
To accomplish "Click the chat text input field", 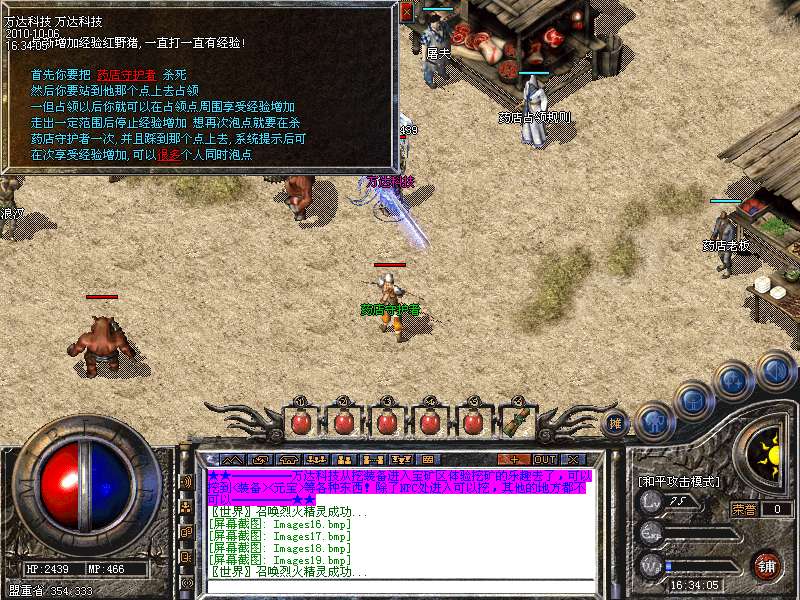I will [390, 586].
